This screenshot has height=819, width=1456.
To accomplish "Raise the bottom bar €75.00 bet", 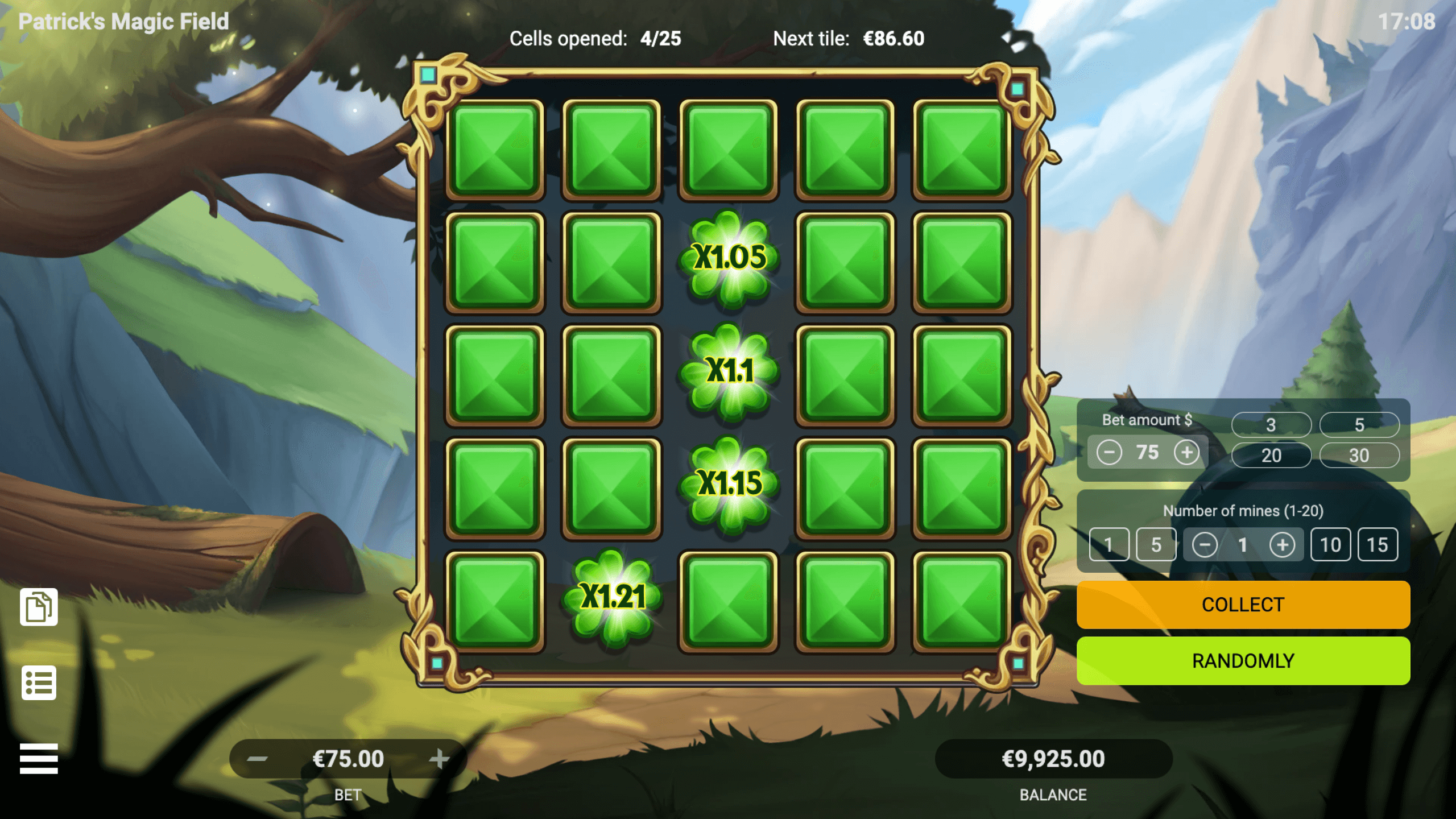I will [x=439, y=759].
